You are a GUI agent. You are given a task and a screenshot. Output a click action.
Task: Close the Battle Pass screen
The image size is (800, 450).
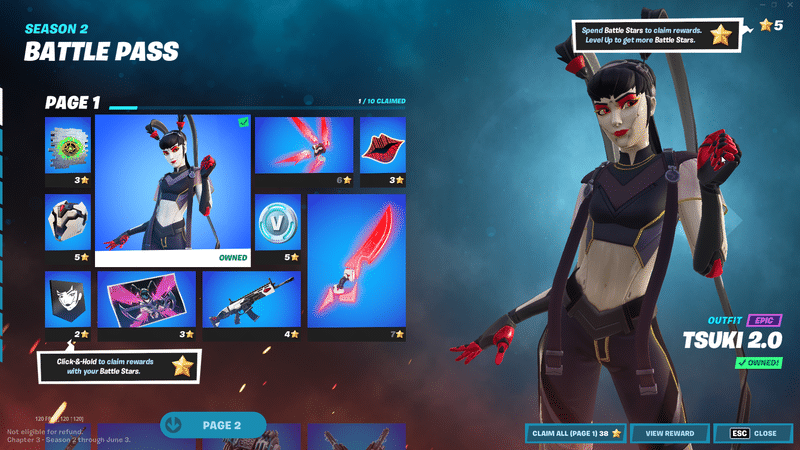(x=753, y=433)
